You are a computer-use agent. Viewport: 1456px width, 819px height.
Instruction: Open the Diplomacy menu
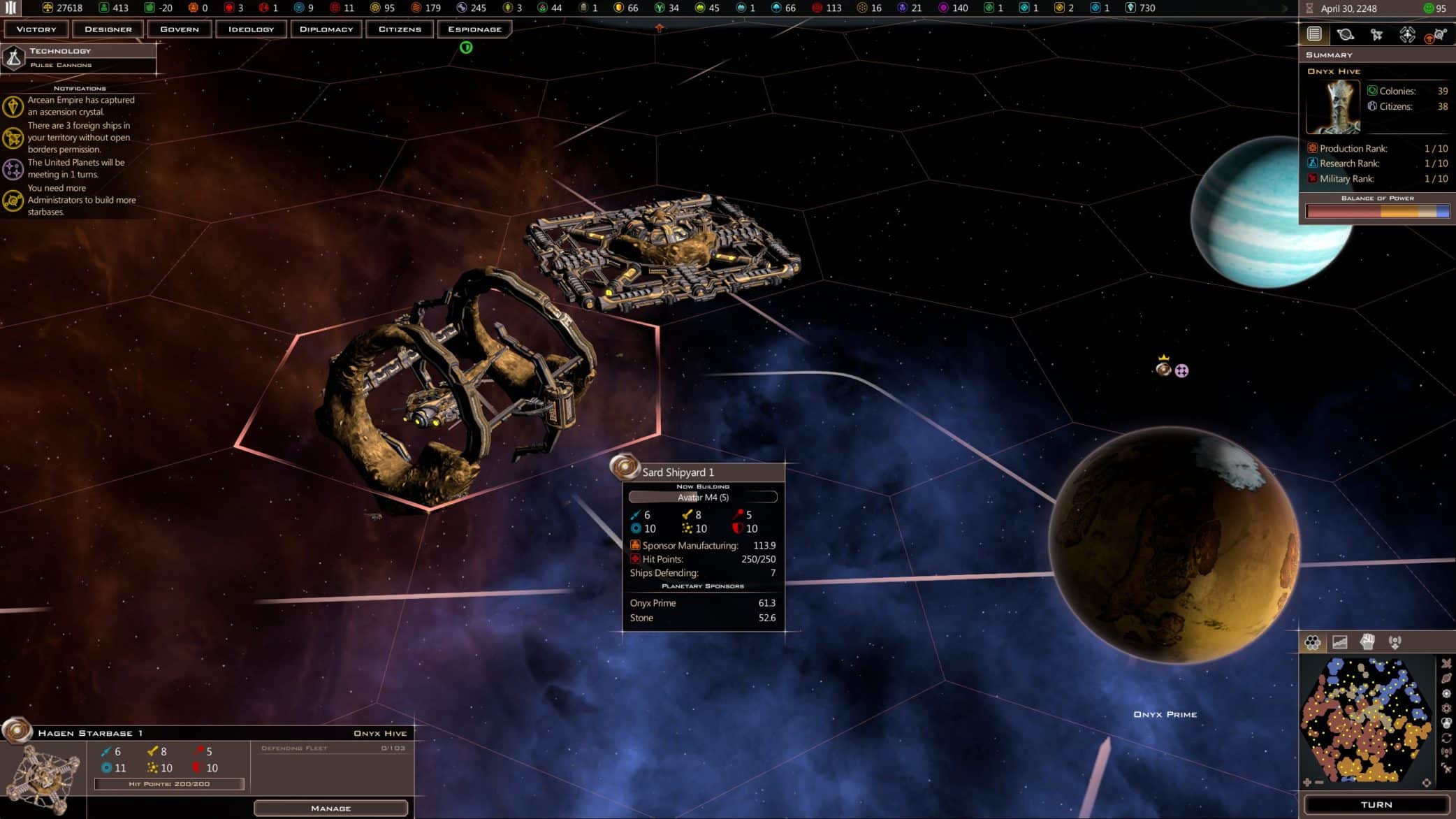(326, 29)
